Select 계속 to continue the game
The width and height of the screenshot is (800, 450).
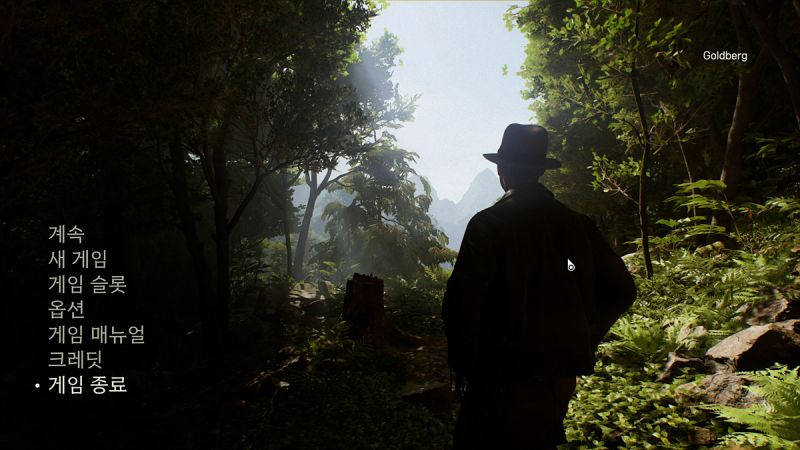point(66,234)
